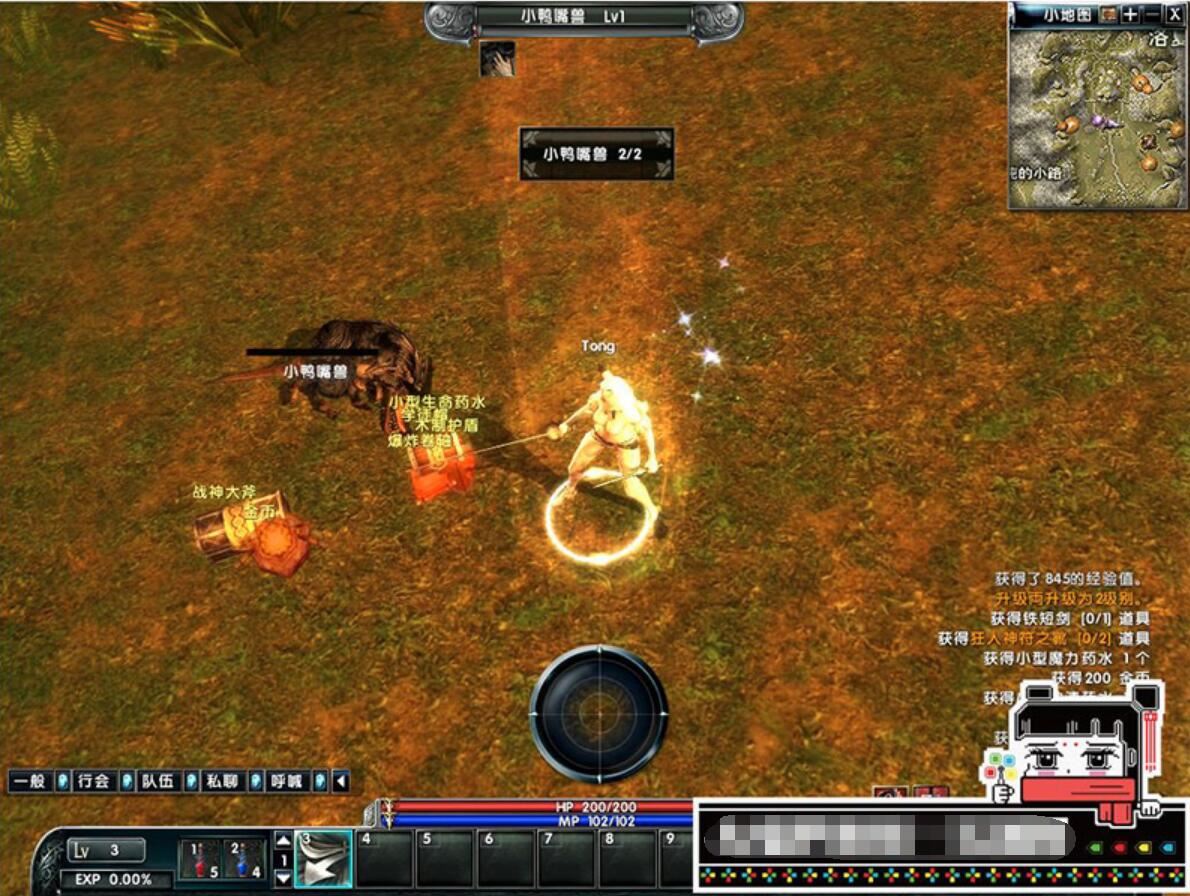This screenshot has height=896, width=1190.
Task: Open the 队伍 party chat tab
Action: coord(158,781)
